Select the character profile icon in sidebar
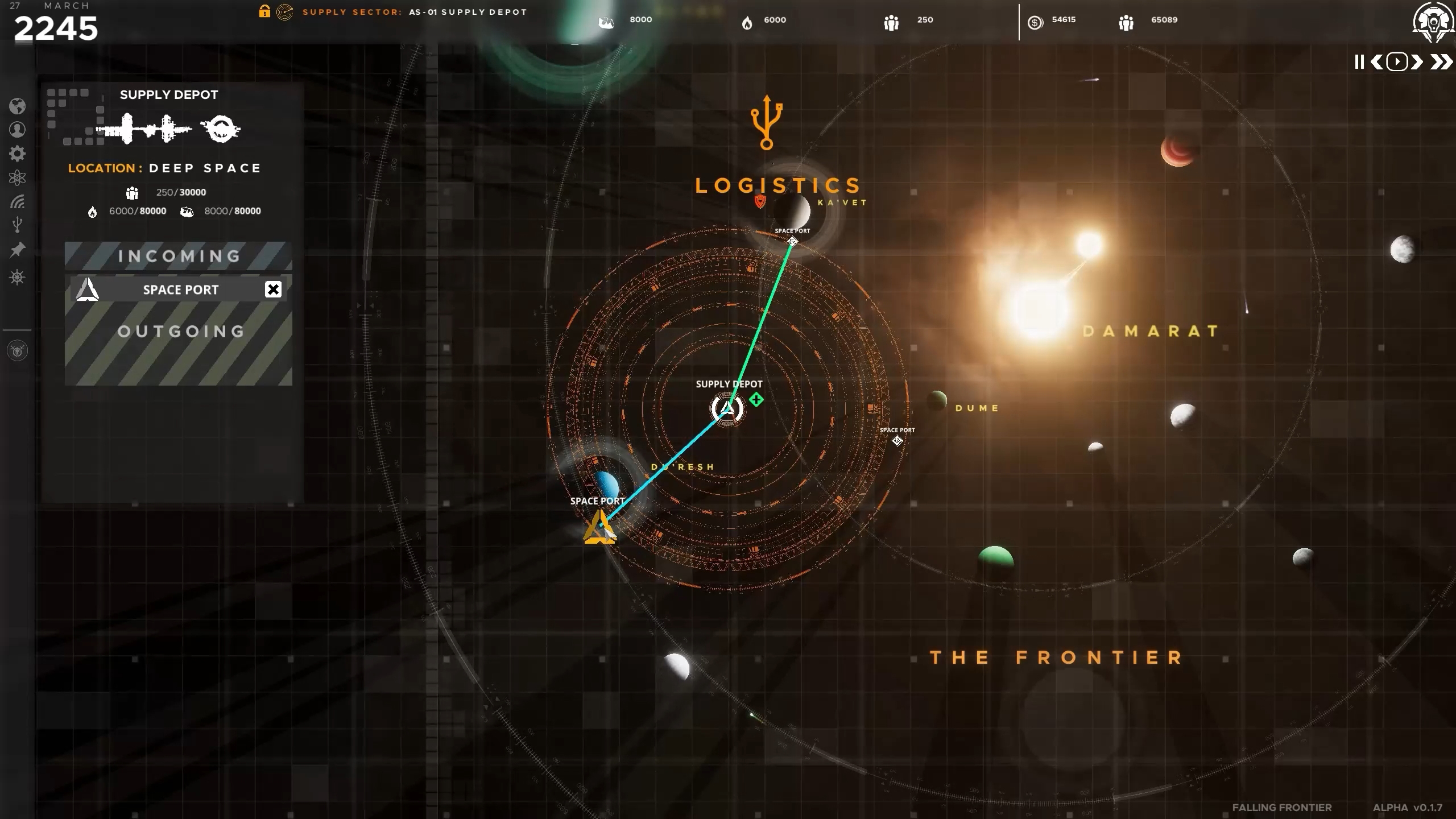 point(18,130)
